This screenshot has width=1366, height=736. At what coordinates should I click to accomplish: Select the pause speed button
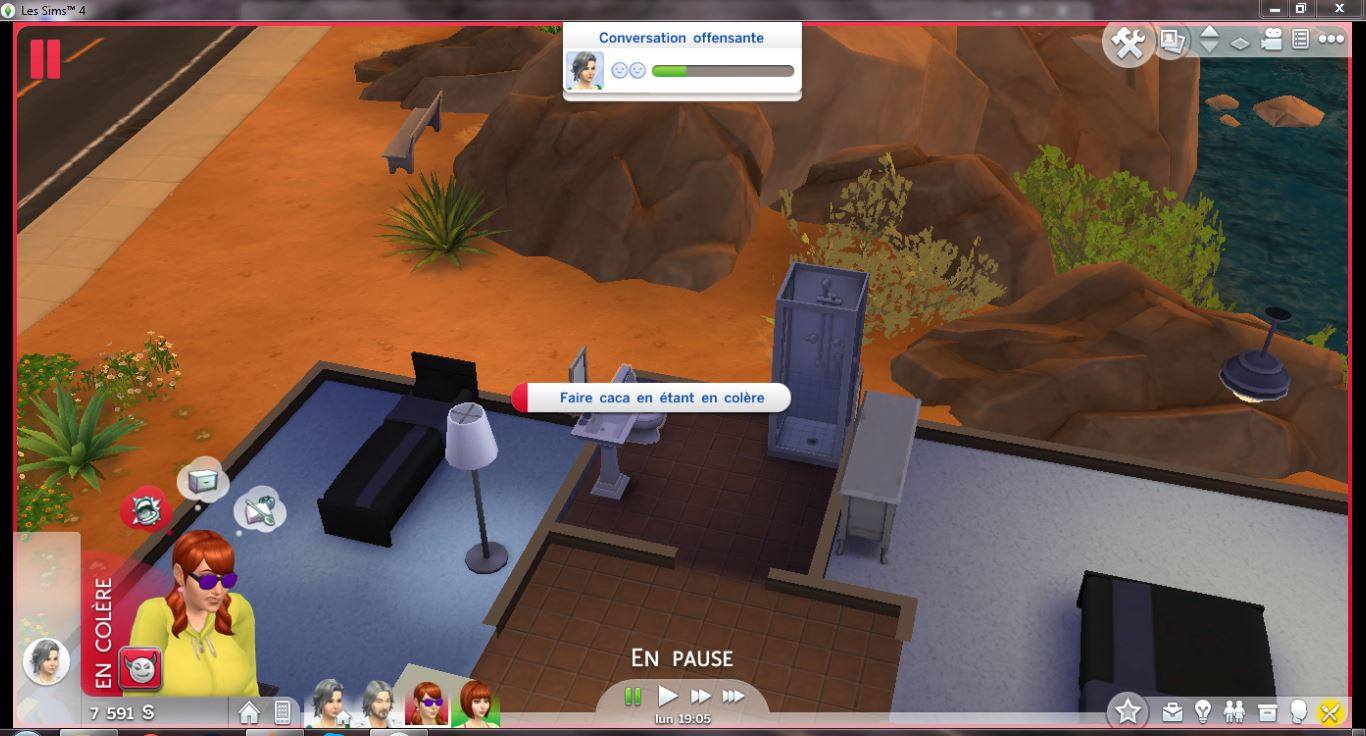(x=633, y=696)
